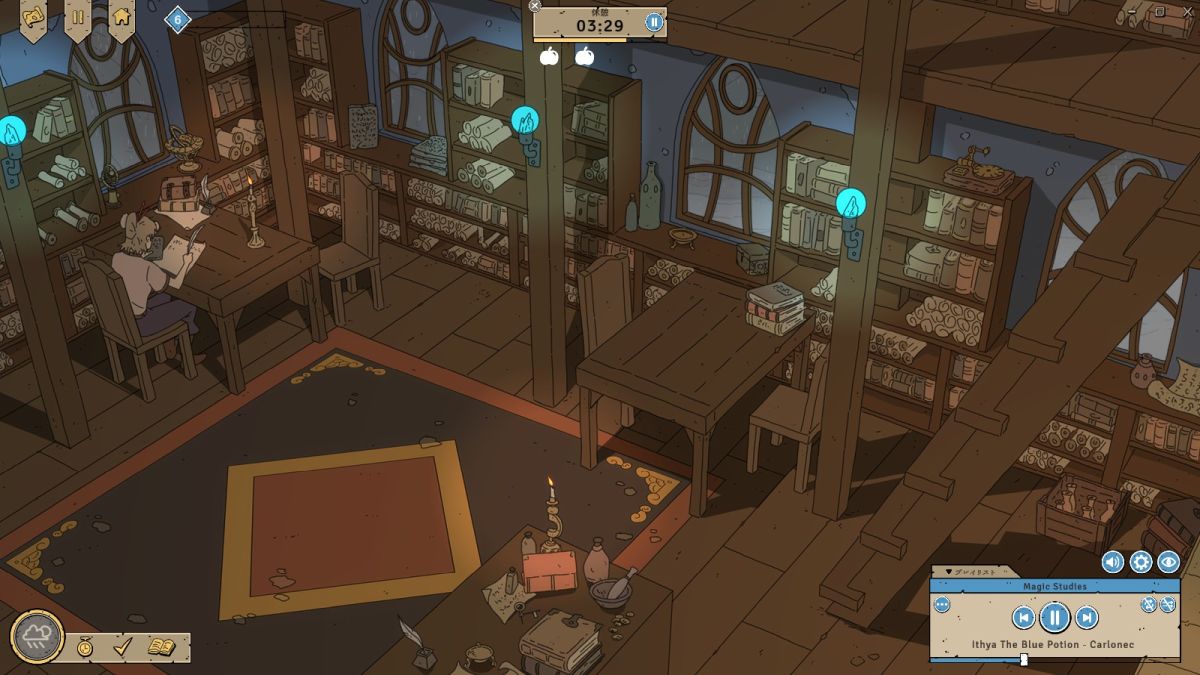
Task: Pause the music player
Action: (x=1055, y=617)
